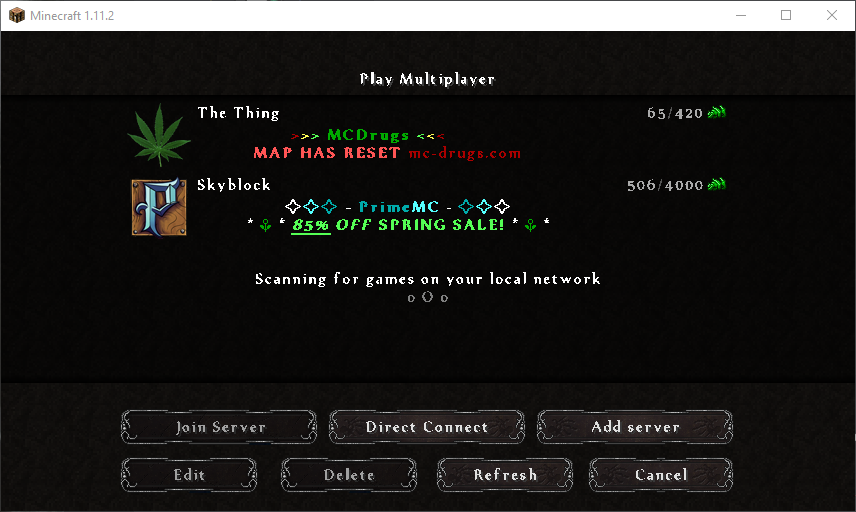Minimize the Minecraft window
Image resolution: width=856 pixels, height=512 pixels.
coord(740,15)
